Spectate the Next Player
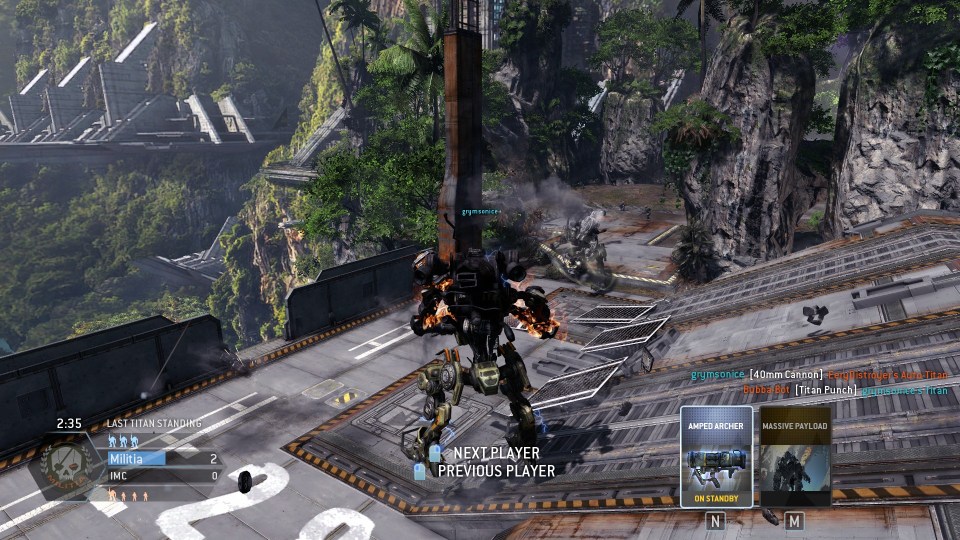The width and height of the screenshot is (960, 540). [x=496, y=454]
